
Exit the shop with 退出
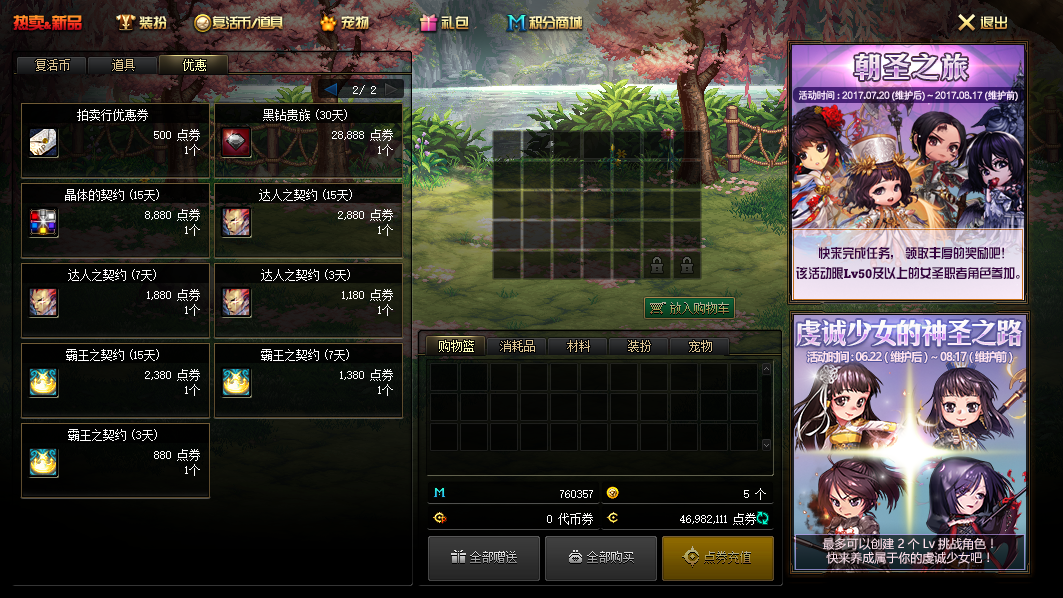[983, 22]
